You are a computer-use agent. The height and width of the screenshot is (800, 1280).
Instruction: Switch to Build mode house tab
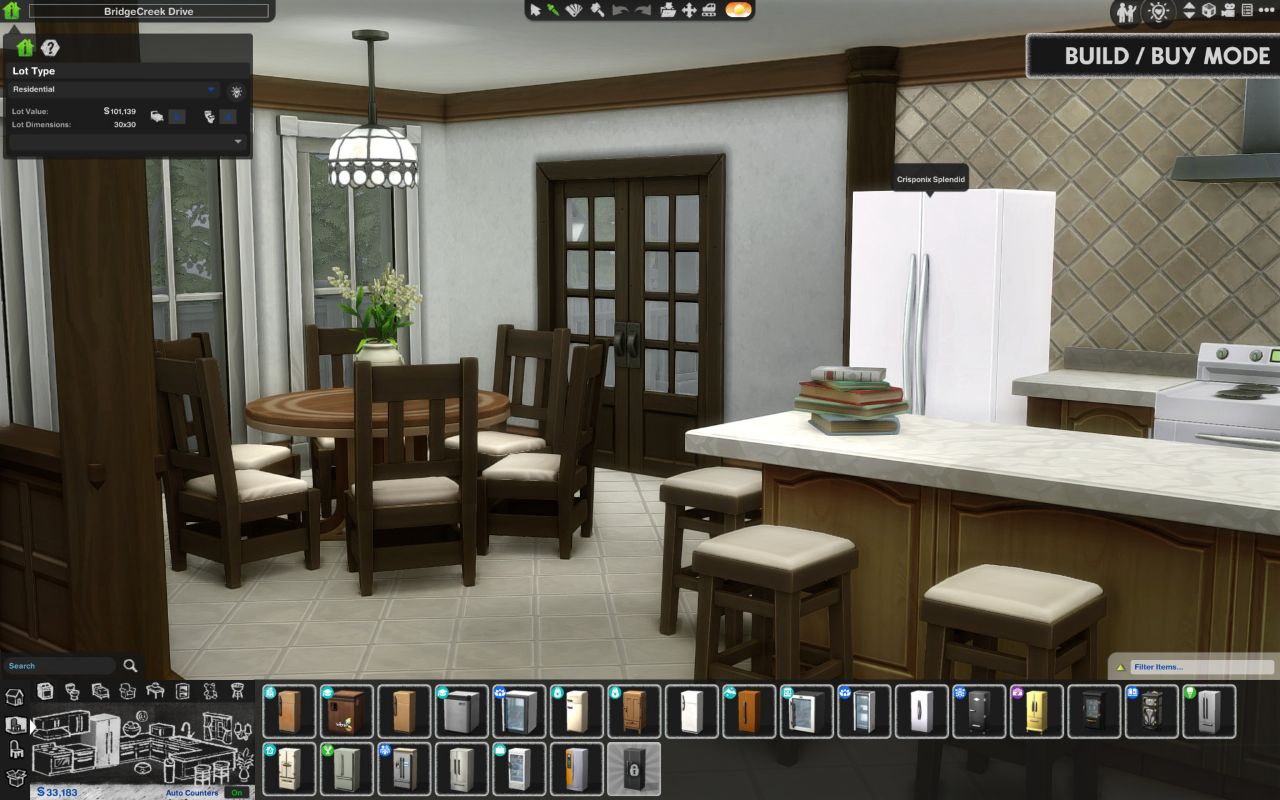click(16, 694)
